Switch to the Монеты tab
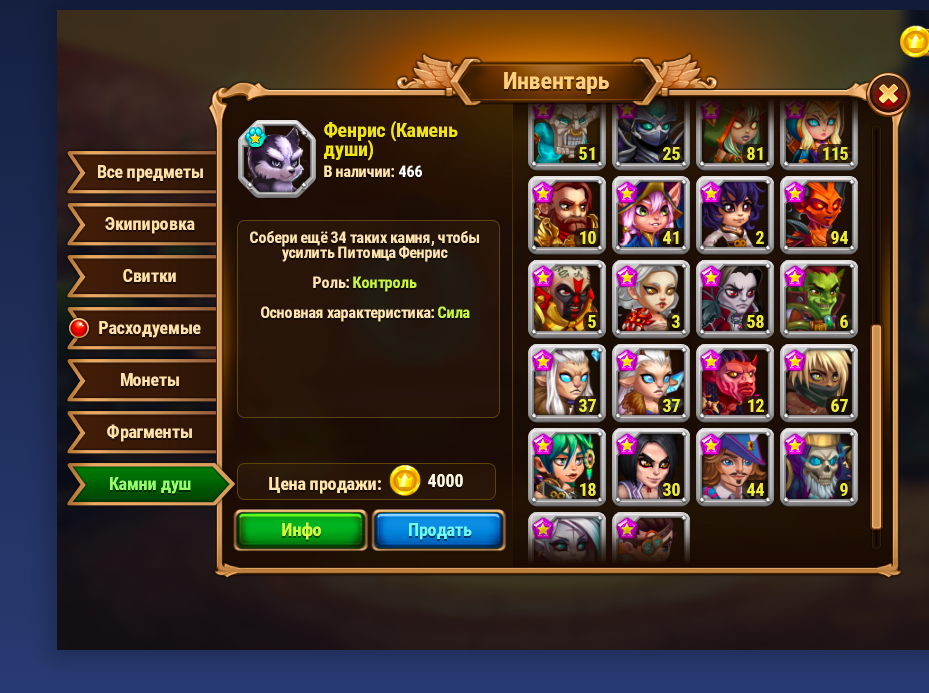929x693 pixels. (x=148, y=380)
